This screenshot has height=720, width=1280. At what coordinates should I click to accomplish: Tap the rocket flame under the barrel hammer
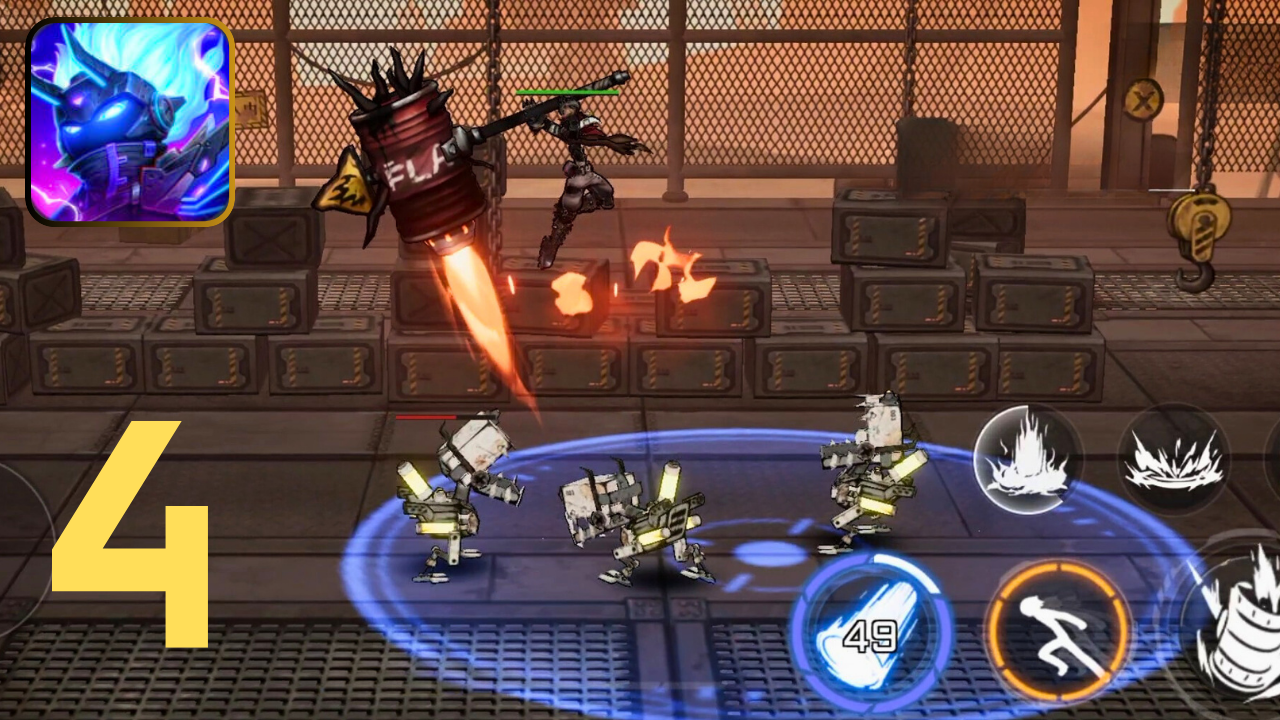[480, 310]
